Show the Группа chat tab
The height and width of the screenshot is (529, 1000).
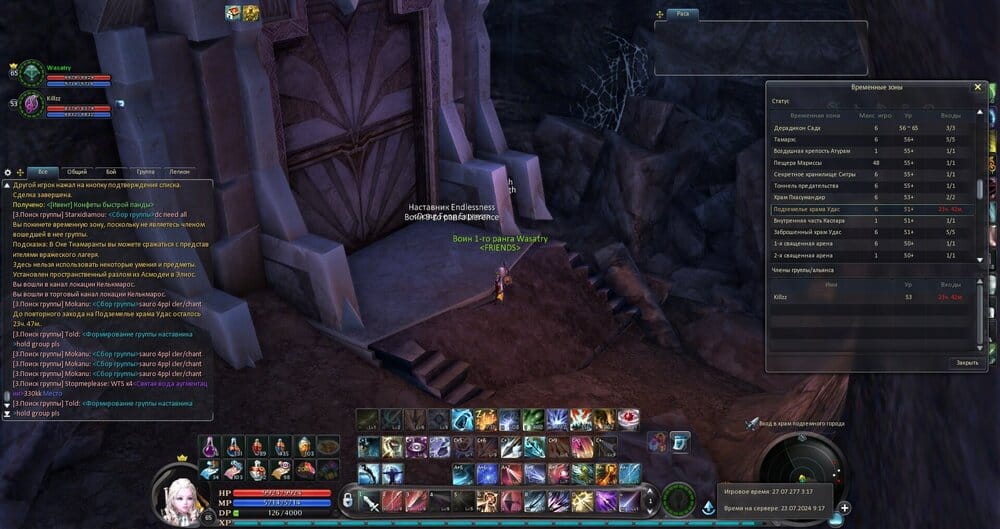click(145, 172)
